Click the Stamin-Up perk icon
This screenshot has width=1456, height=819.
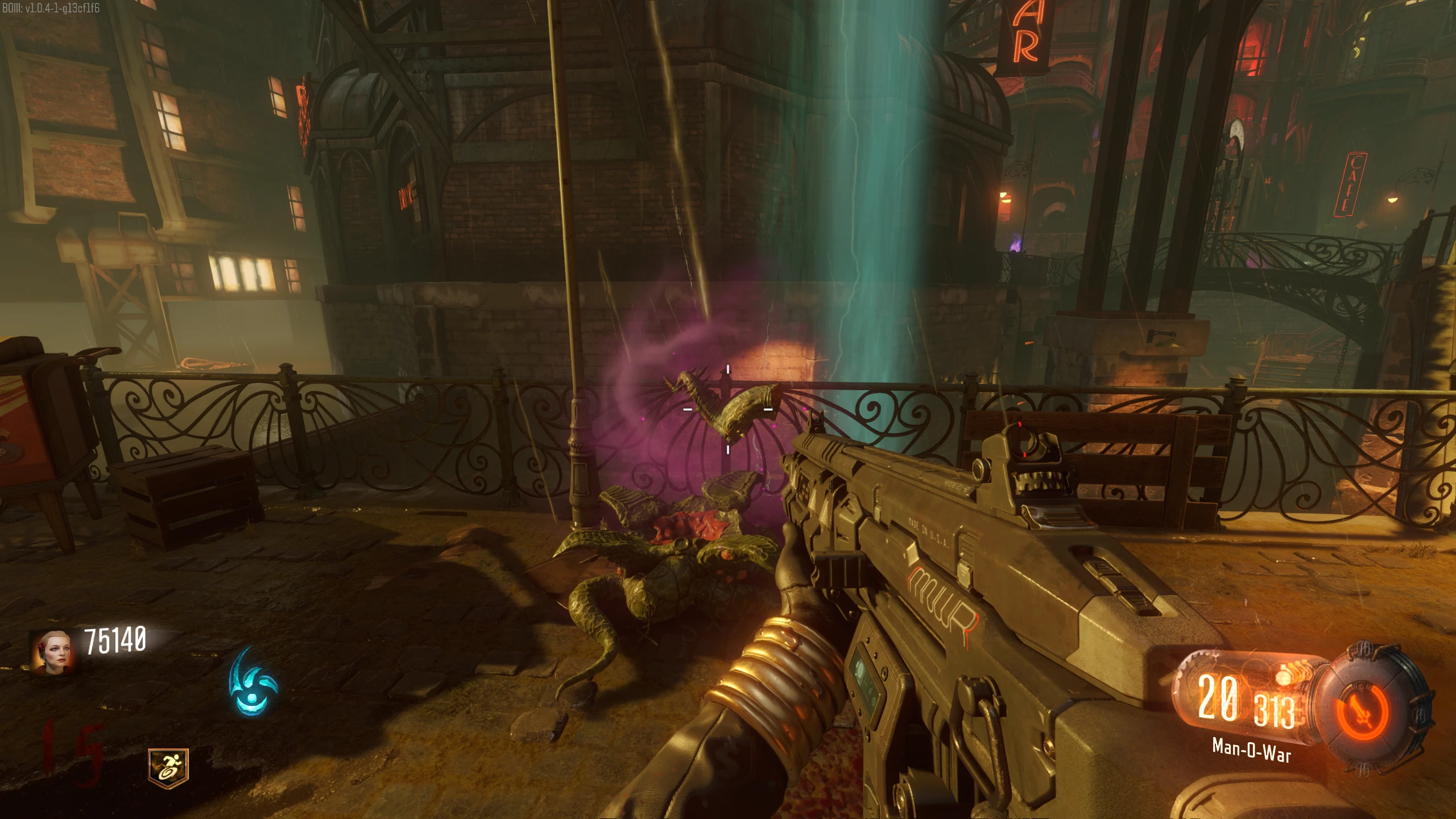pyautogui.click(x=168, y=768)
